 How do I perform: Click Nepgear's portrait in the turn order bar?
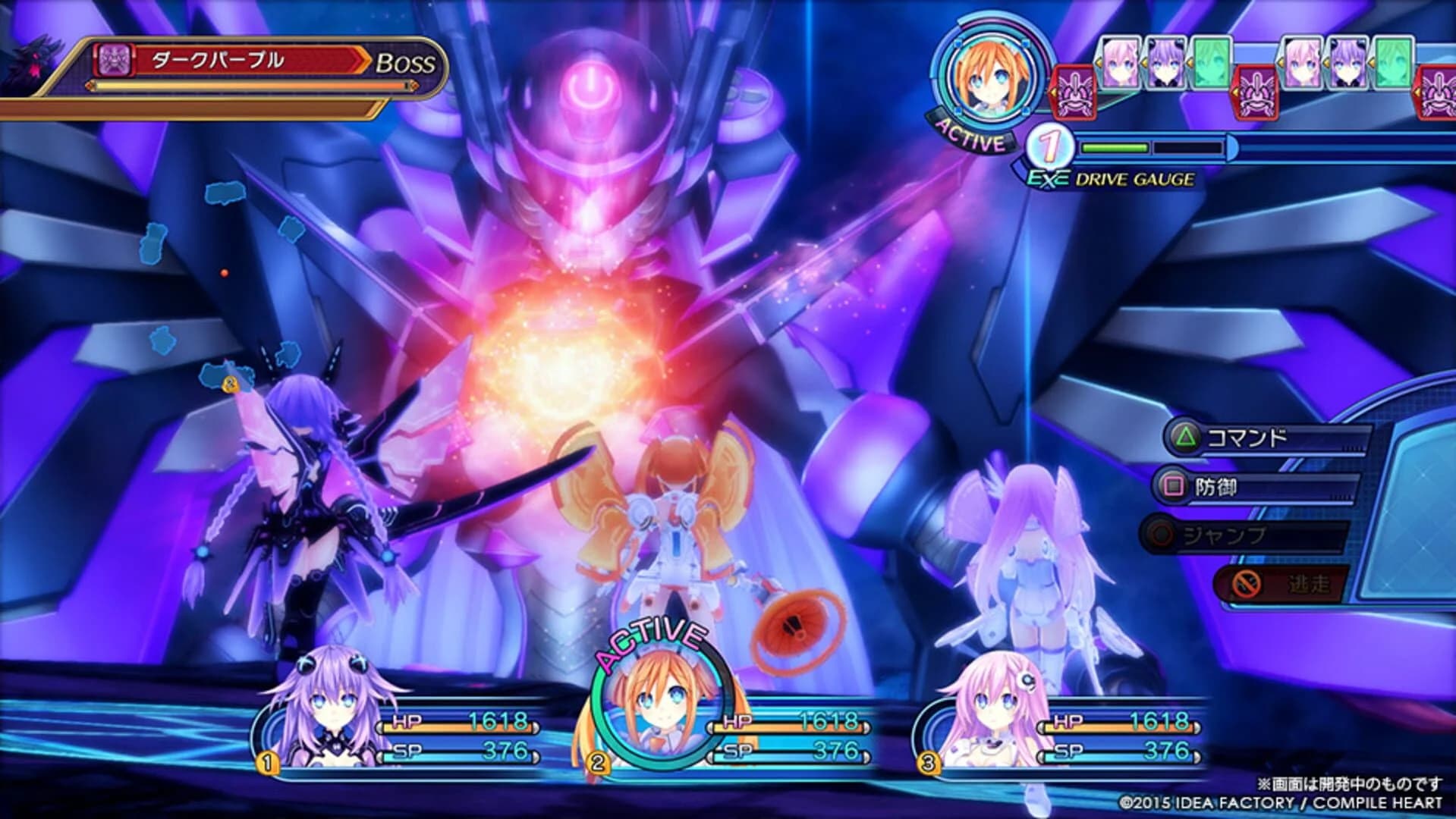point(1121,62)
